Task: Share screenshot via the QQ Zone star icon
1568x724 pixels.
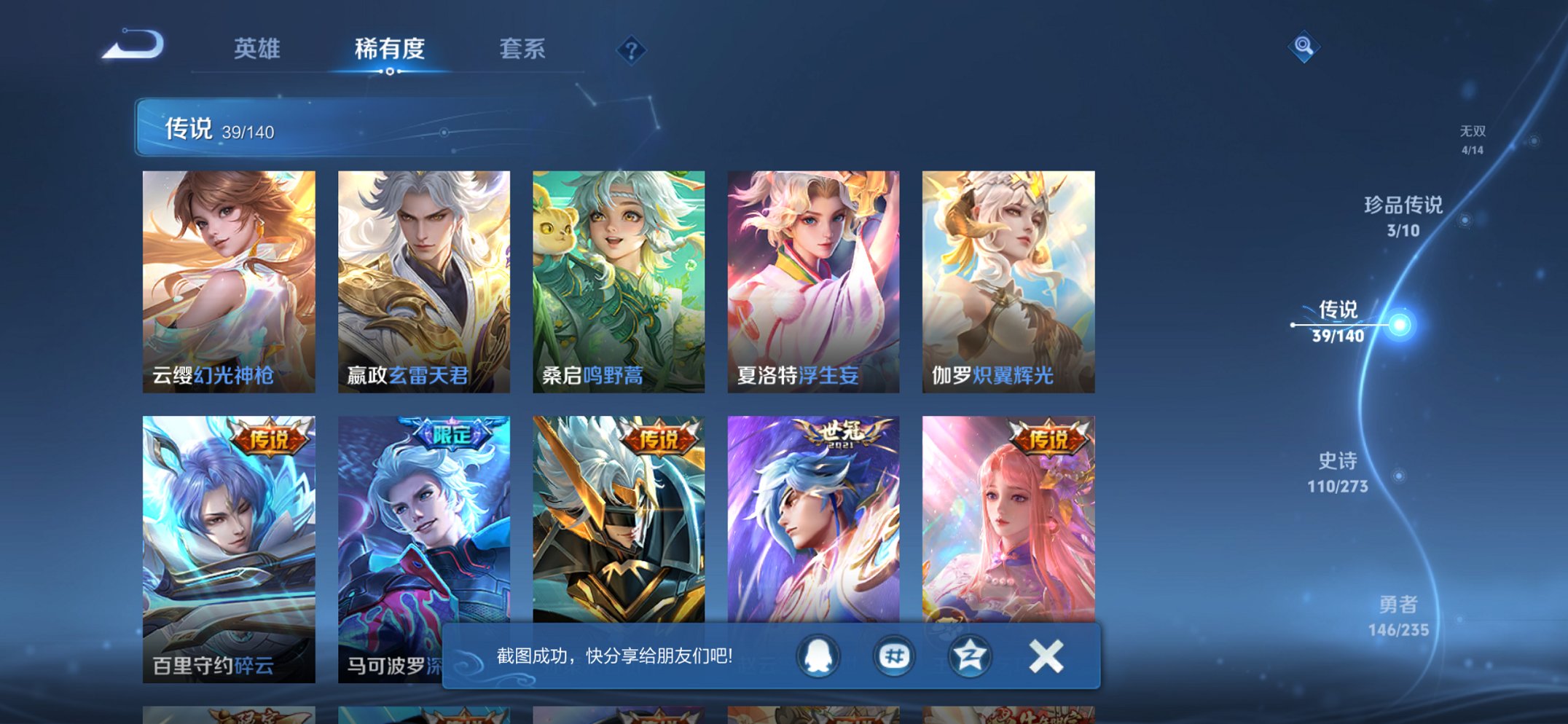Action: (971, 655)
